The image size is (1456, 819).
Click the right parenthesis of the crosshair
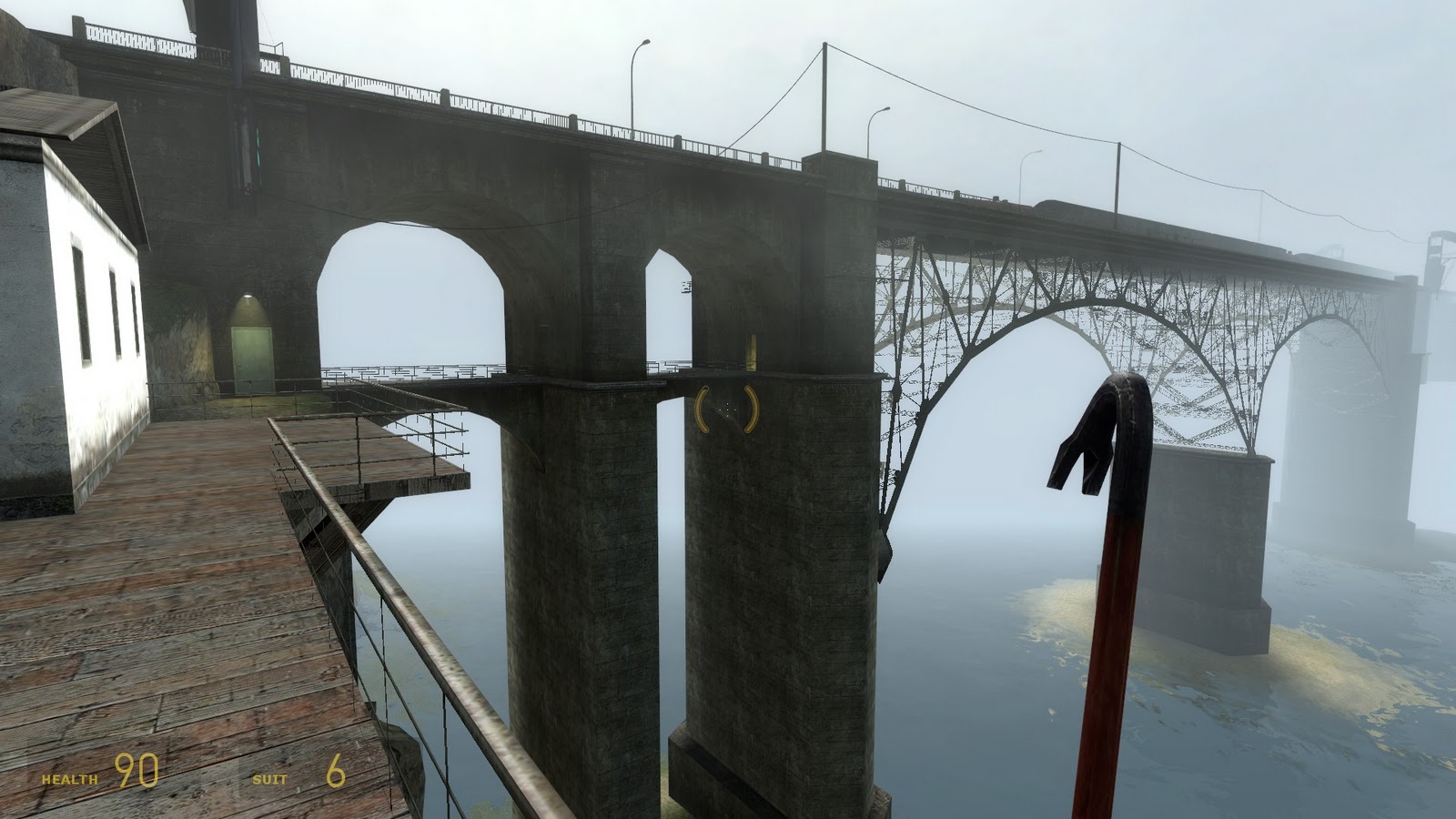pyautogui.click(x=750, y=409)
